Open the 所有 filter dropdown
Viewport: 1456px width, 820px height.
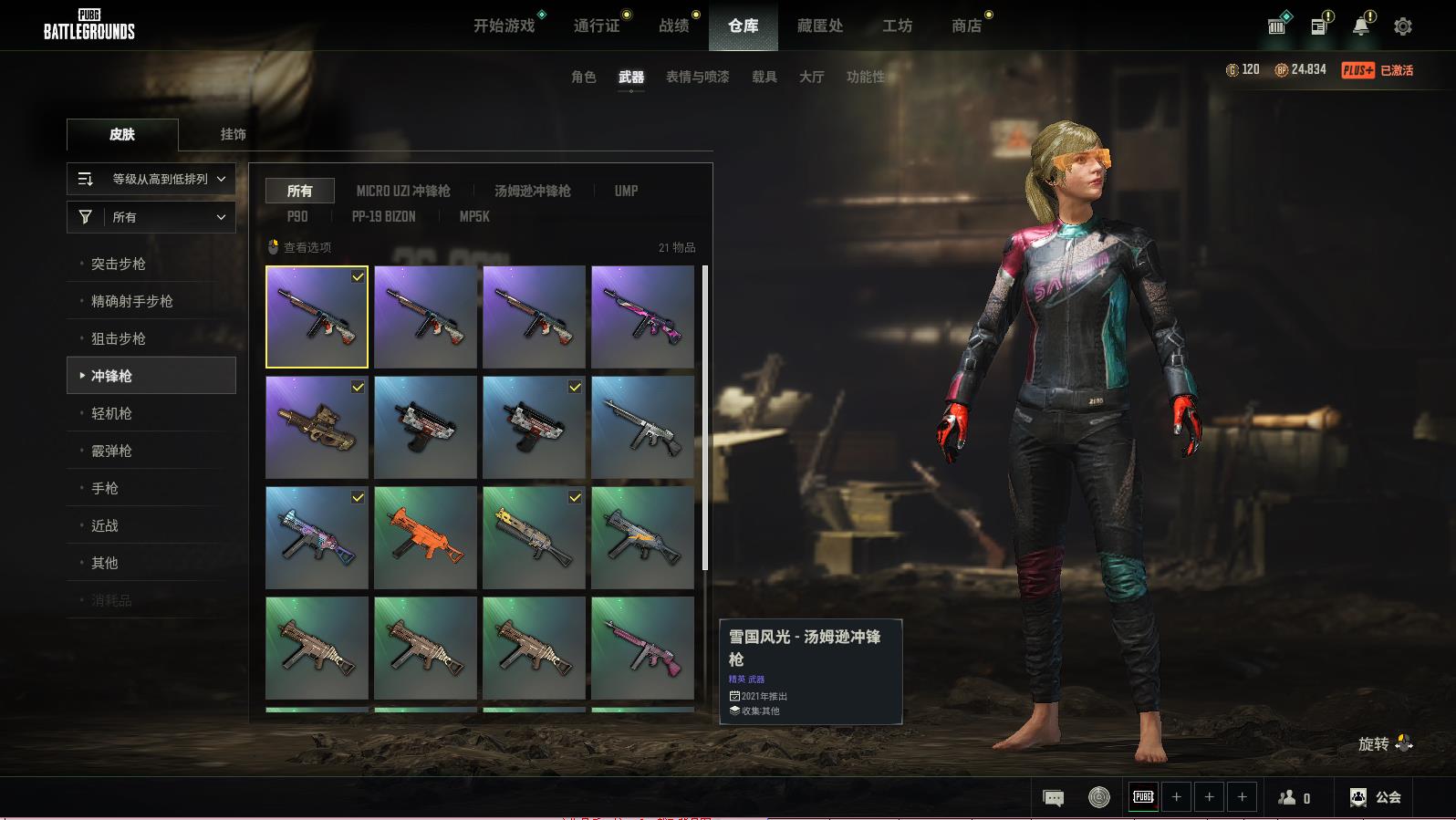[151, 217]
